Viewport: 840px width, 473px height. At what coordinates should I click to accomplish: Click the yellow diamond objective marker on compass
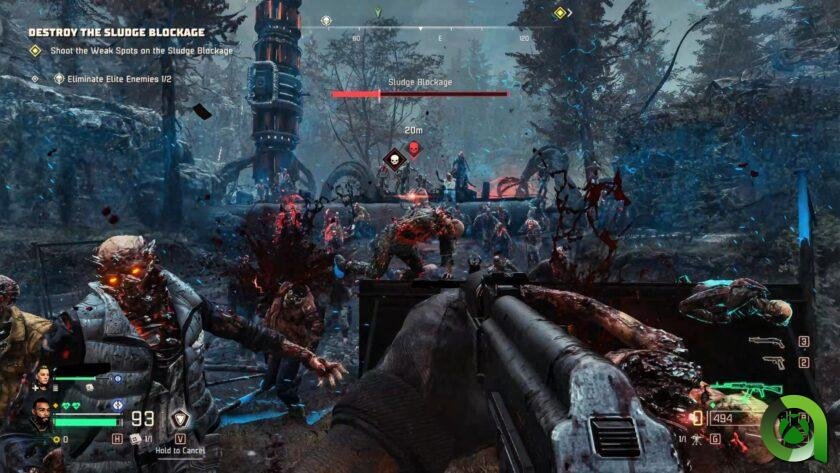[x=560, y=13]
